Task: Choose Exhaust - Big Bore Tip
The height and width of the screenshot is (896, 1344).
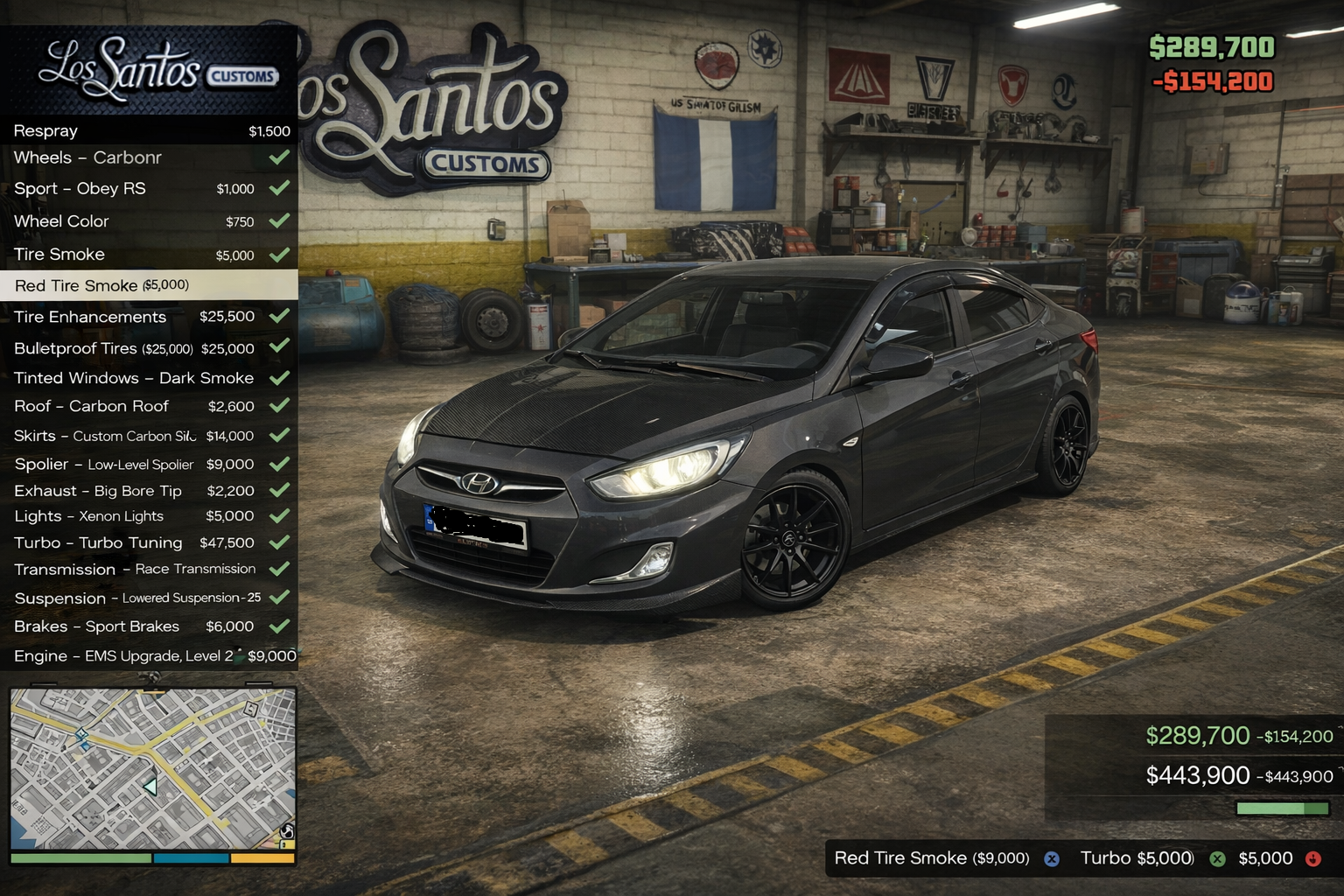Action: pyautogui.click(x=149, y=491)
